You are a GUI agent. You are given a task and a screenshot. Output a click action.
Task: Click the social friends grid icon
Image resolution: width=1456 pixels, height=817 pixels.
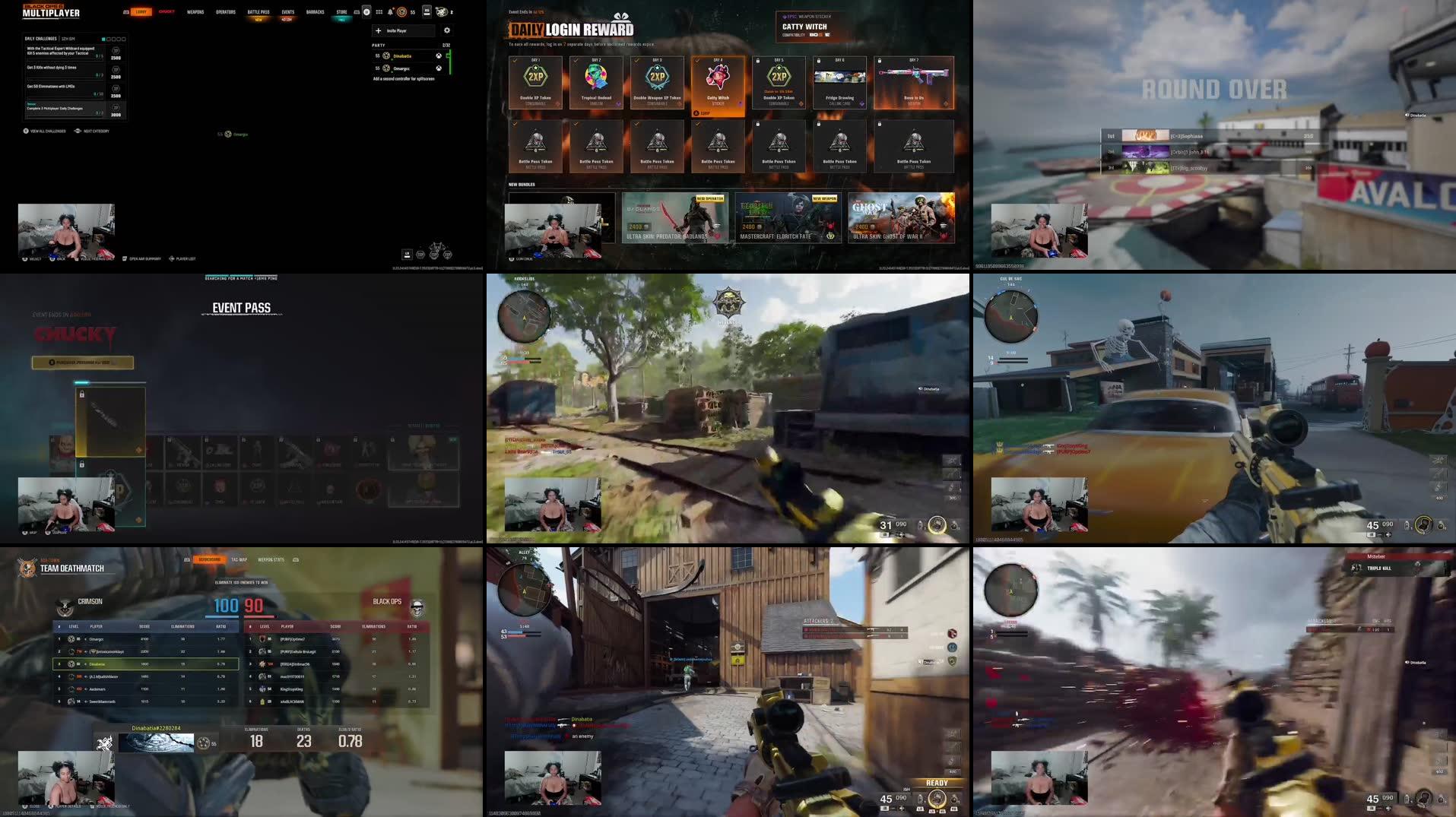click(x=379, y=12)
